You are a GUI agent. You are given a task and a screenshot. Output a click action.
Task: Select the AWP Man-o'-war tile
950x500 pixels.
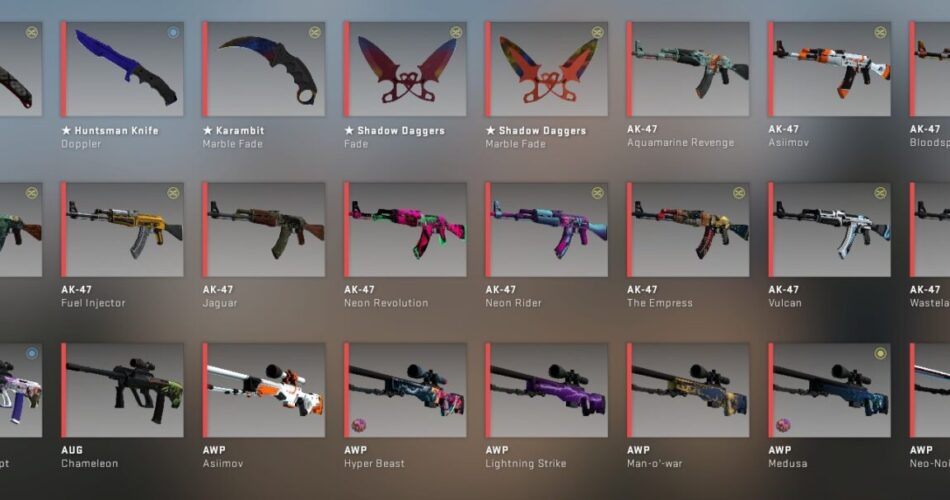pyautogui.click(x=690, y=390)
